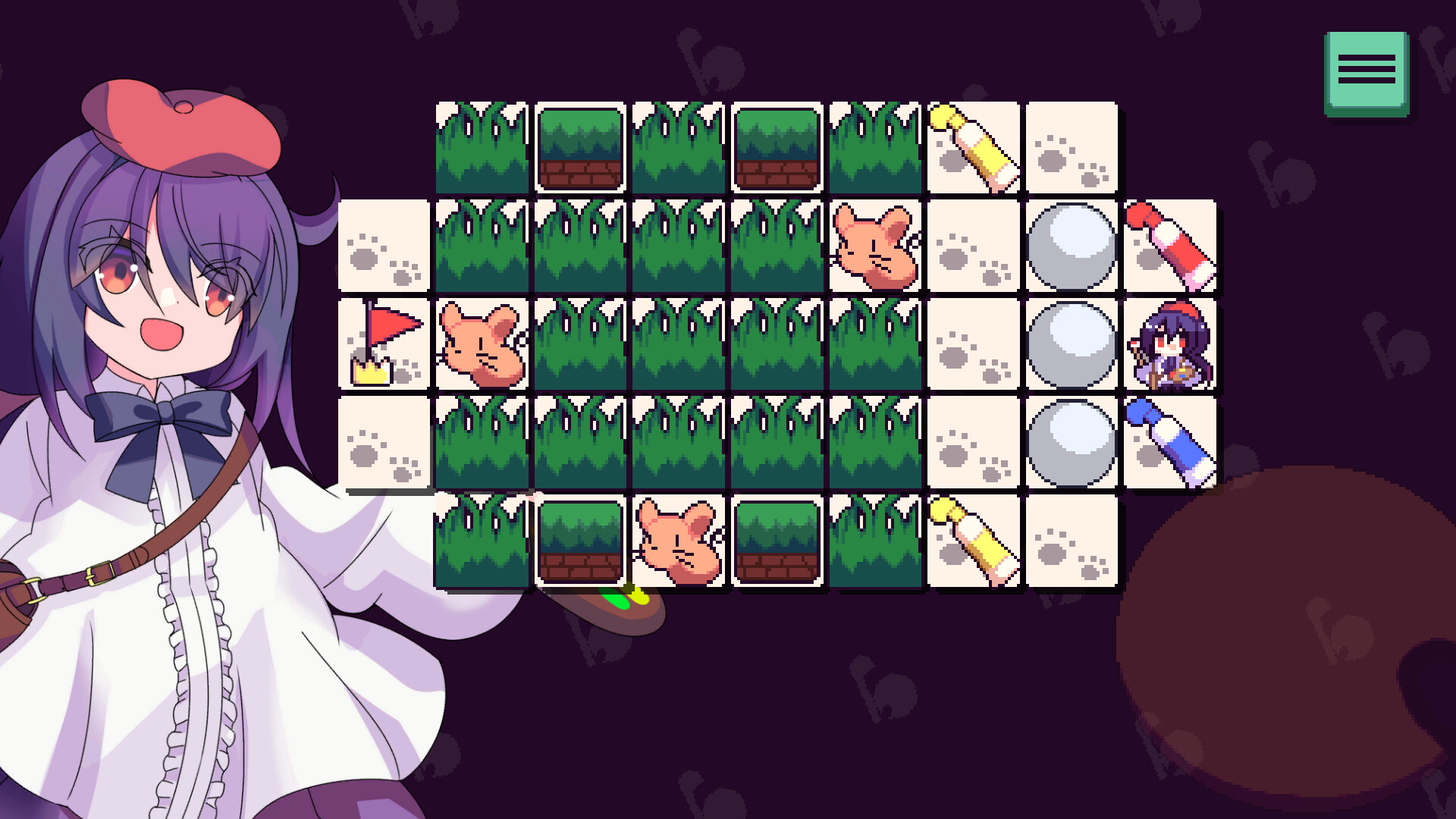Click the mouse beside the flag tile

pos(482,343)
